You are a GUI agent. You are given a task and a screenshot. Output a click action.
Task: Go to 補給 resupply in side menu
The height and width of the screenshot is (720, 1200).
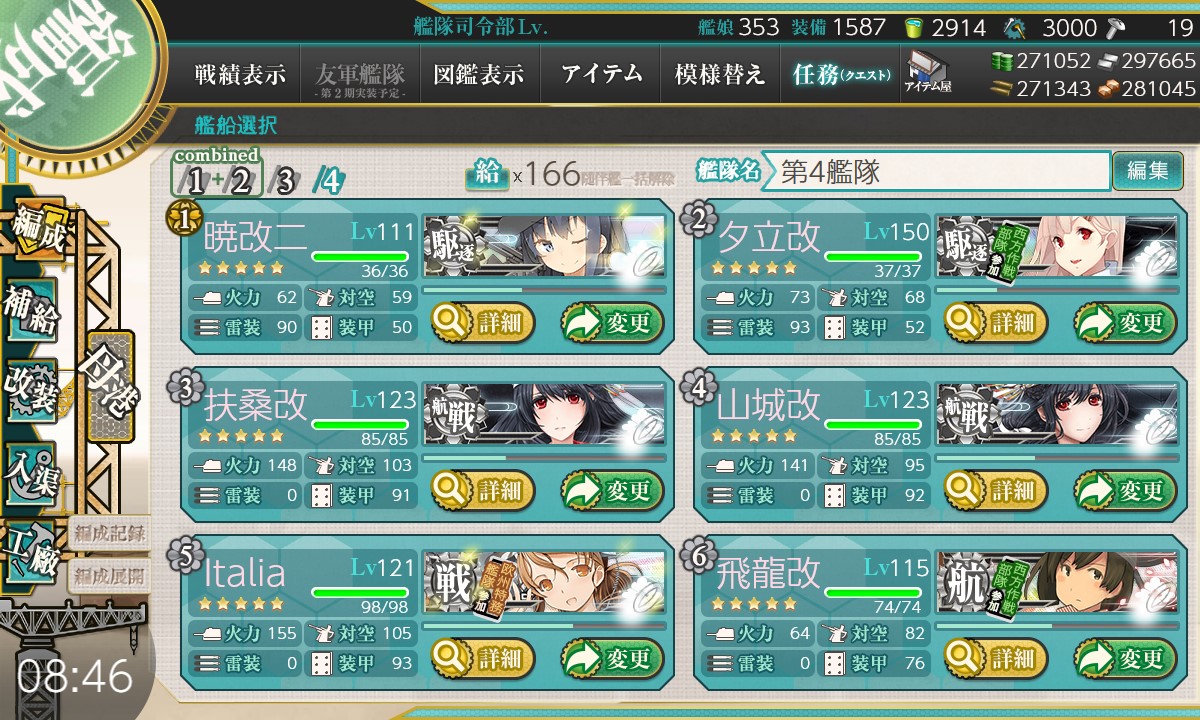30,311
